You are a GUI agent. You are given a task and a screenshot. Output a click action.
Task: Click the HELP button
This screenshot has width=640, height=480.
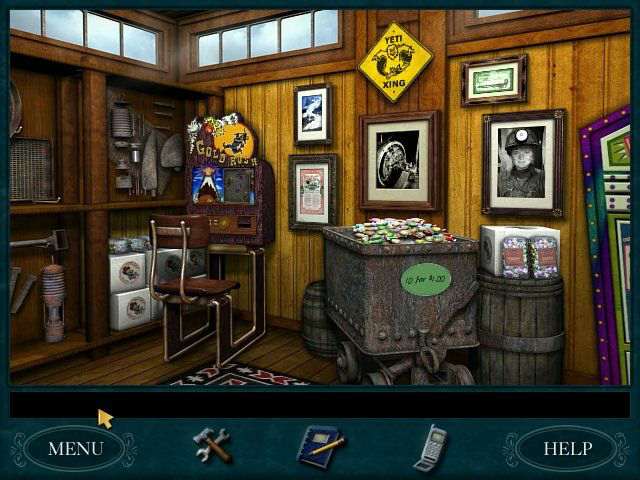[x=566, y=448]
